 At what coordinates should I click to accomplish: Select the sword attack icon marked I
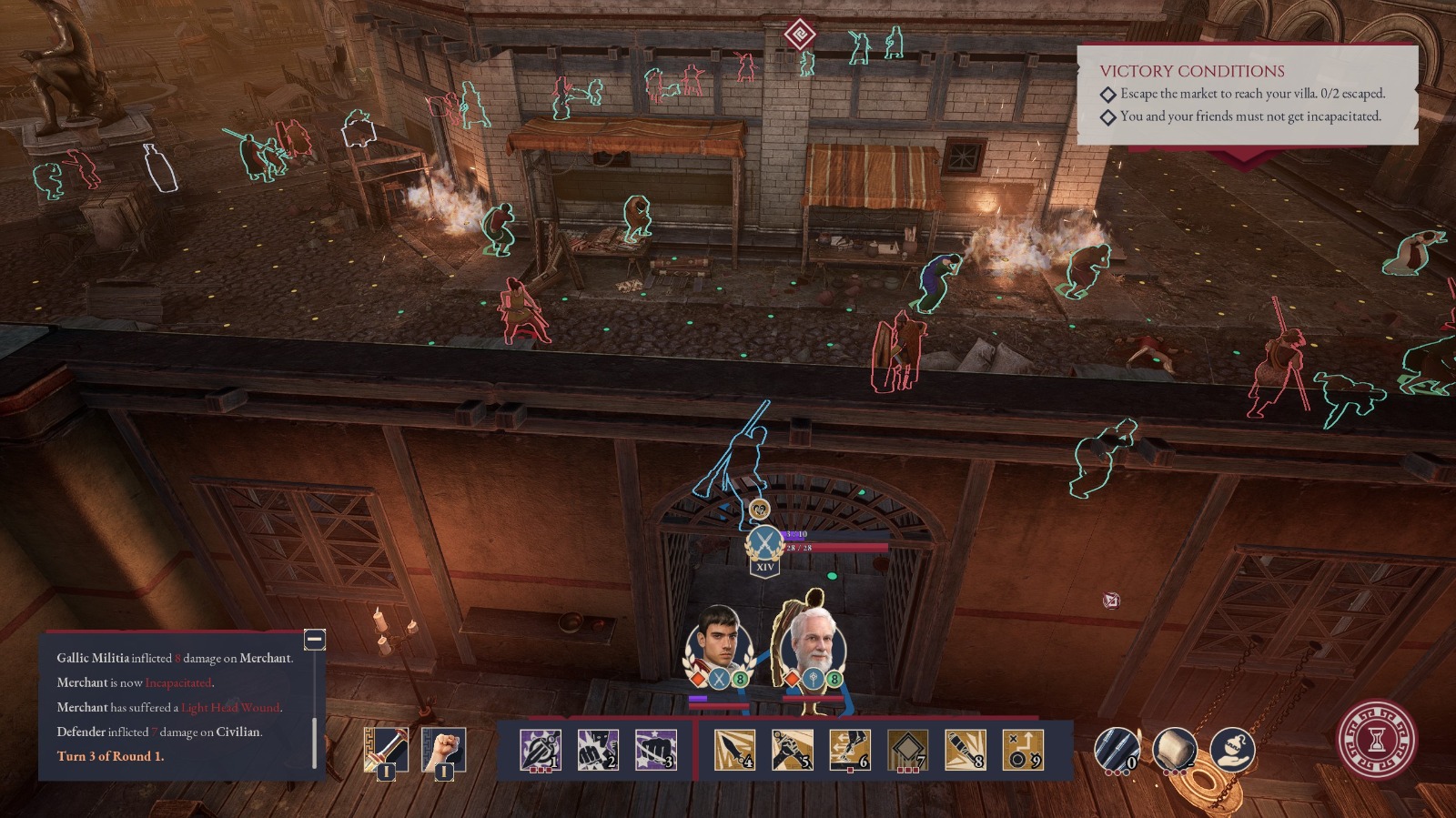click(x=388, y=749)
